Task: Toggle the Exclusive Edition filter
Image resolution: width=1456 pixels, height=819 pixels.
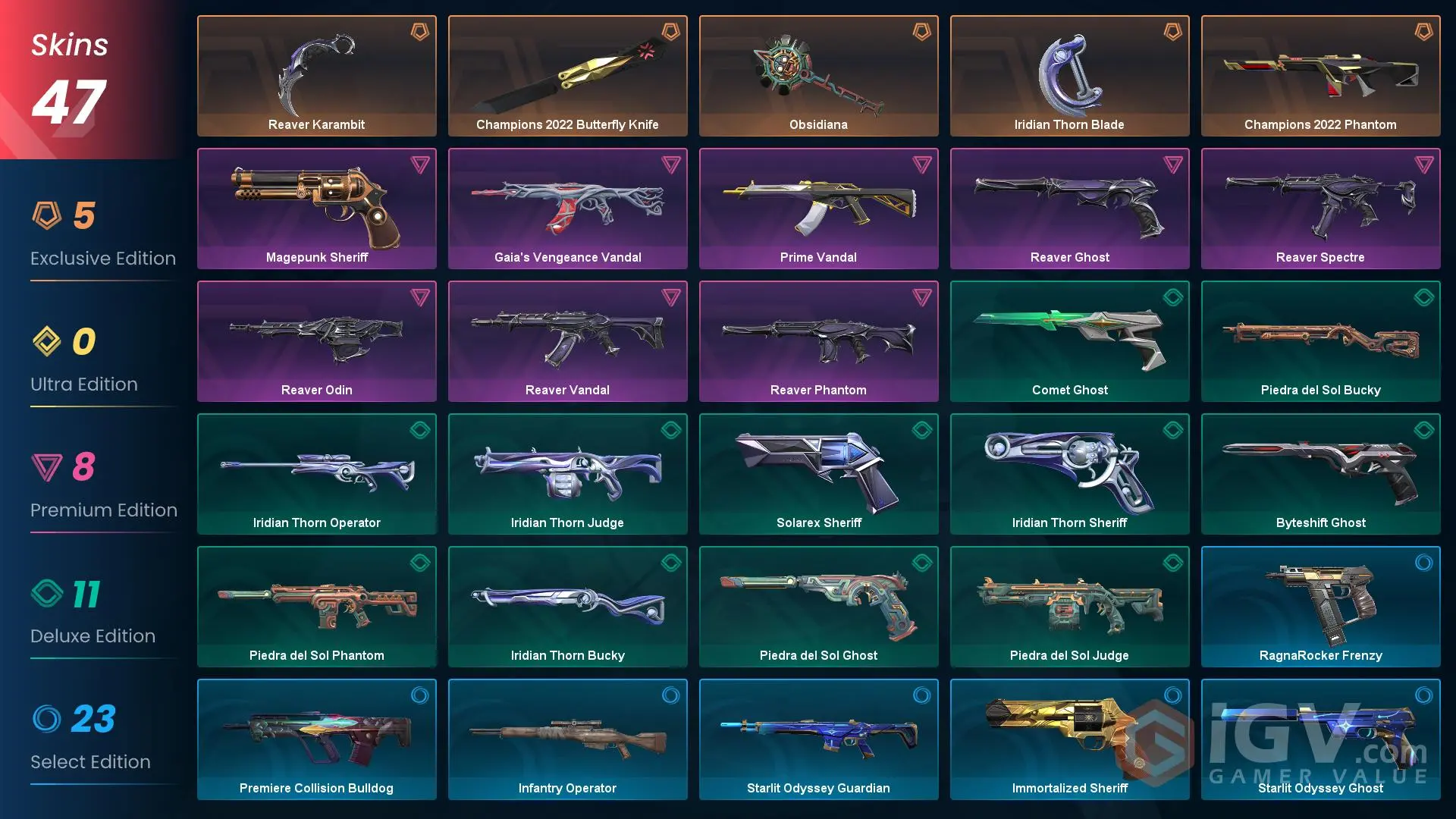Action: pyautogui.click(x=102, y=235)
